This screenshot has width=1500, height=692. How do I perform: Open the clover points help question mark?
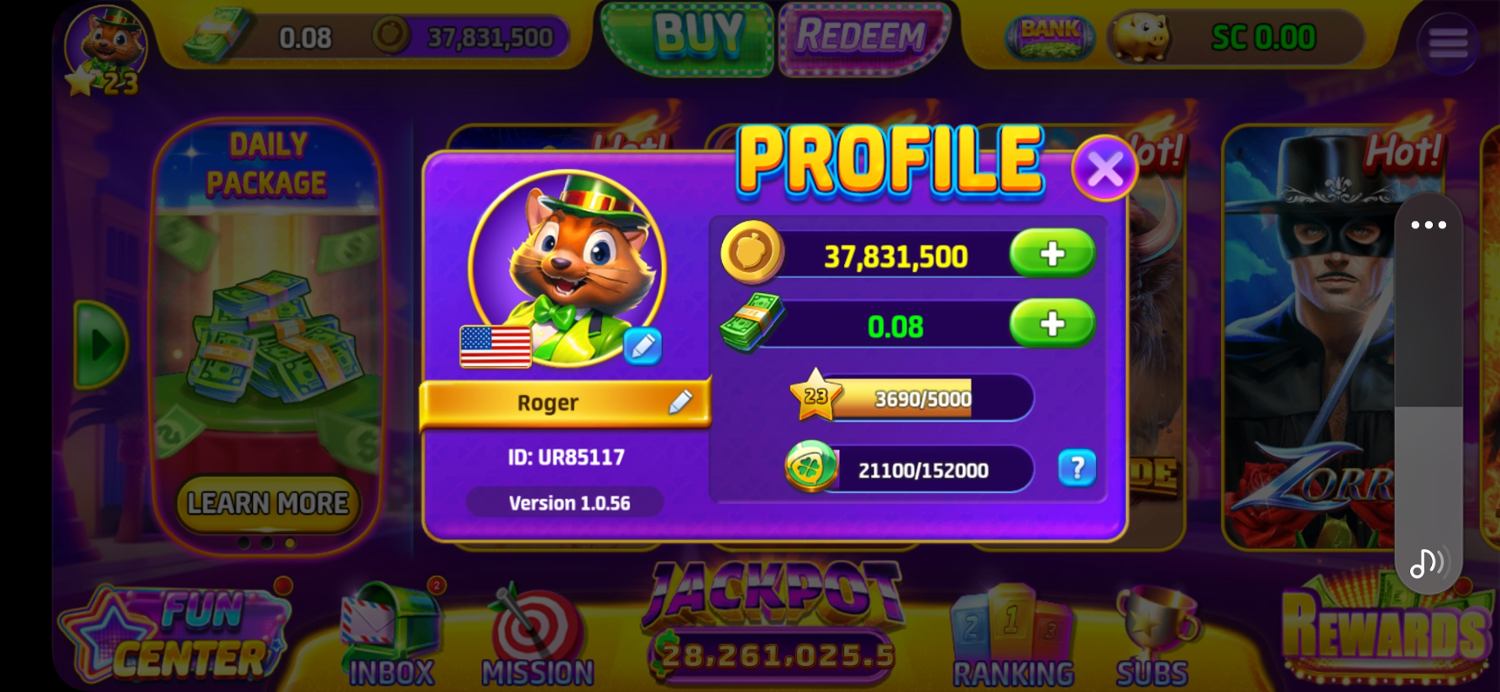click(1077, 468)
